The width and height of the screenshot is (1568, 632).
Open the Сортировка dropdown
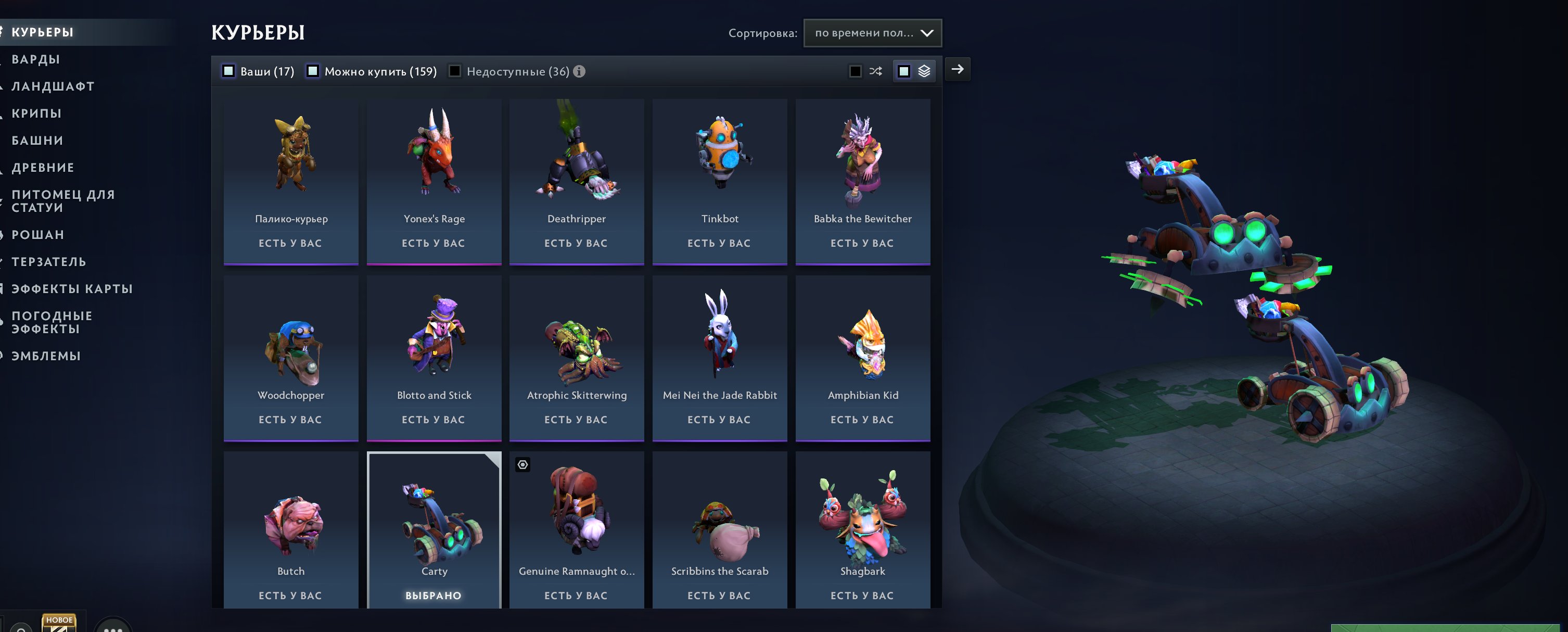tap(872, 33)
